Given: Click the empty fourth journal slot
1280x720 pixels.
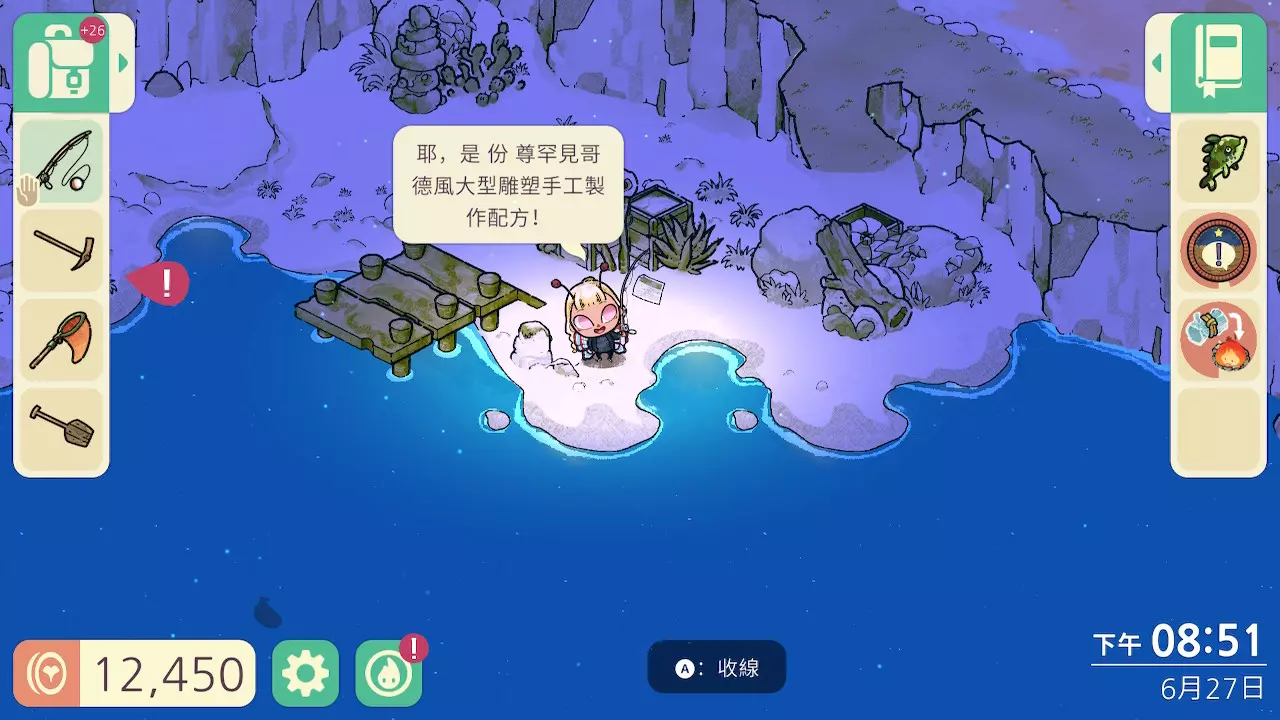Looking at the screenshot, I should [x=1216, y=427].
